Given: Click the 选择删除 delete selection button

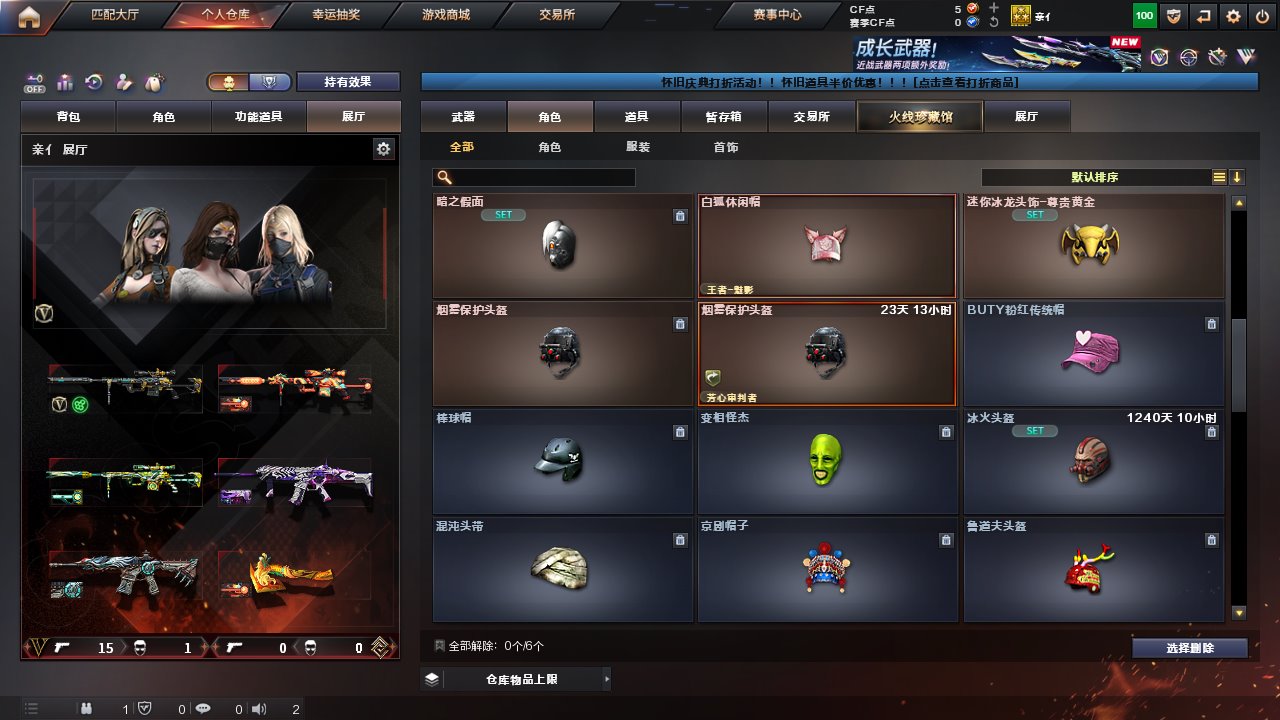Looking at the screenshot, I should (x=1190, y=648).
